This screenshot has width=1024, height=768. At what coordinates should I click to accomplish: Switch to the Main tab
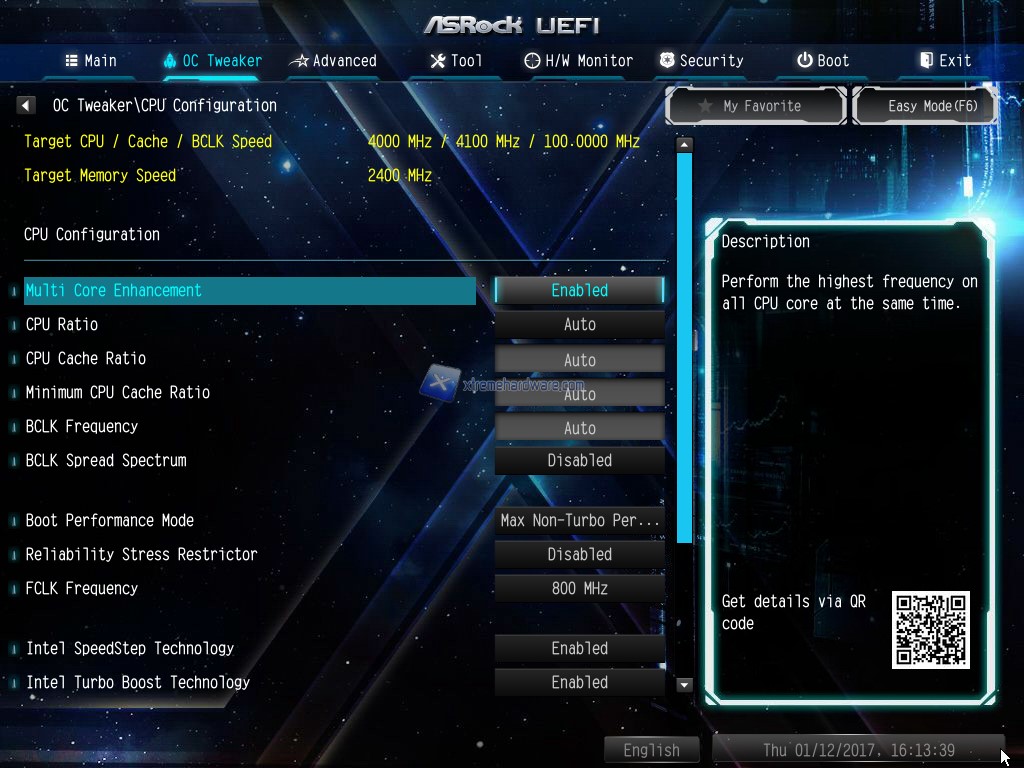[91, 61]
